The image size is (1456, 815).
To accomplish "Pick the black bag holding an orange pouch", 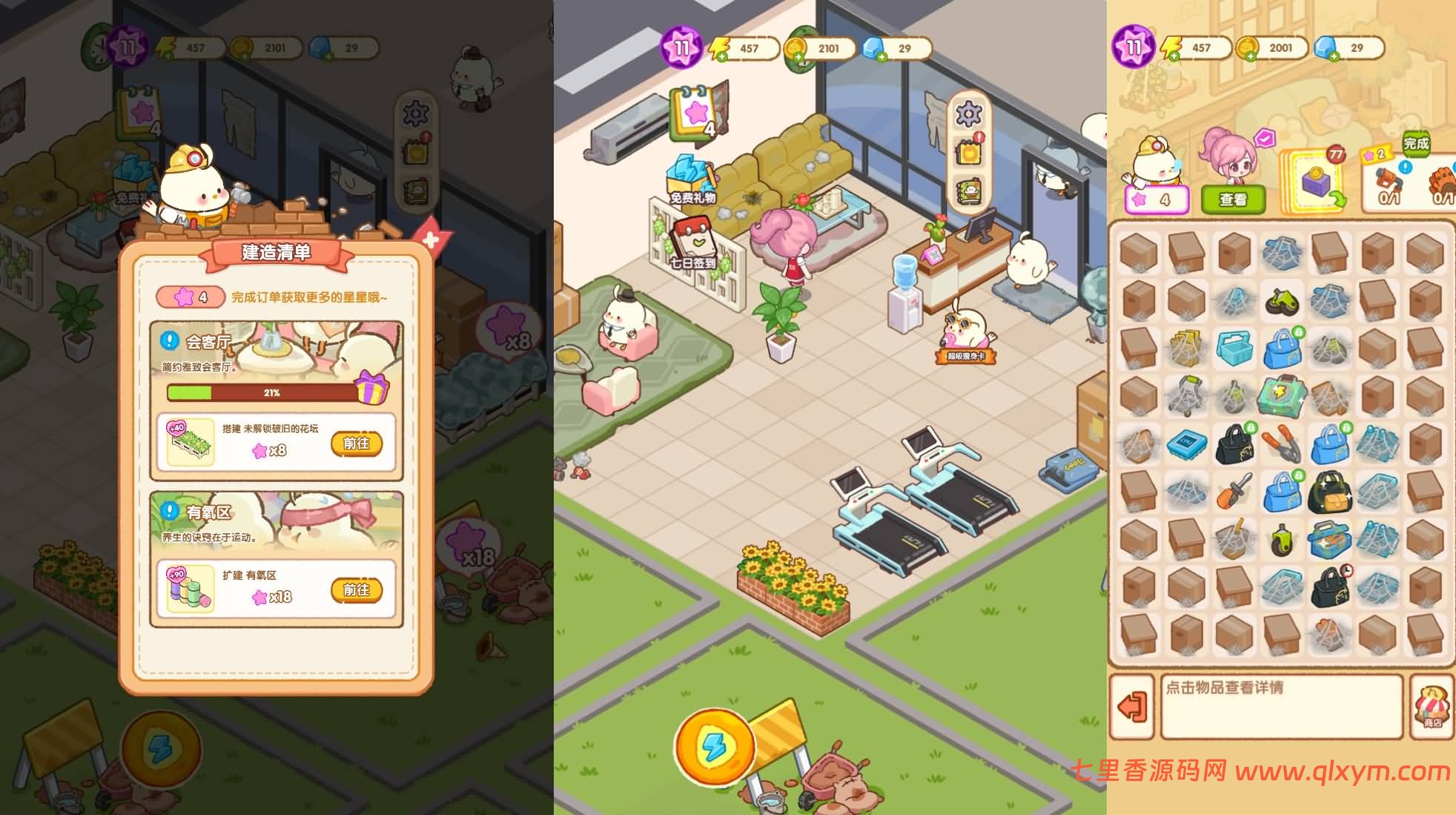I will pos(1328,491).
